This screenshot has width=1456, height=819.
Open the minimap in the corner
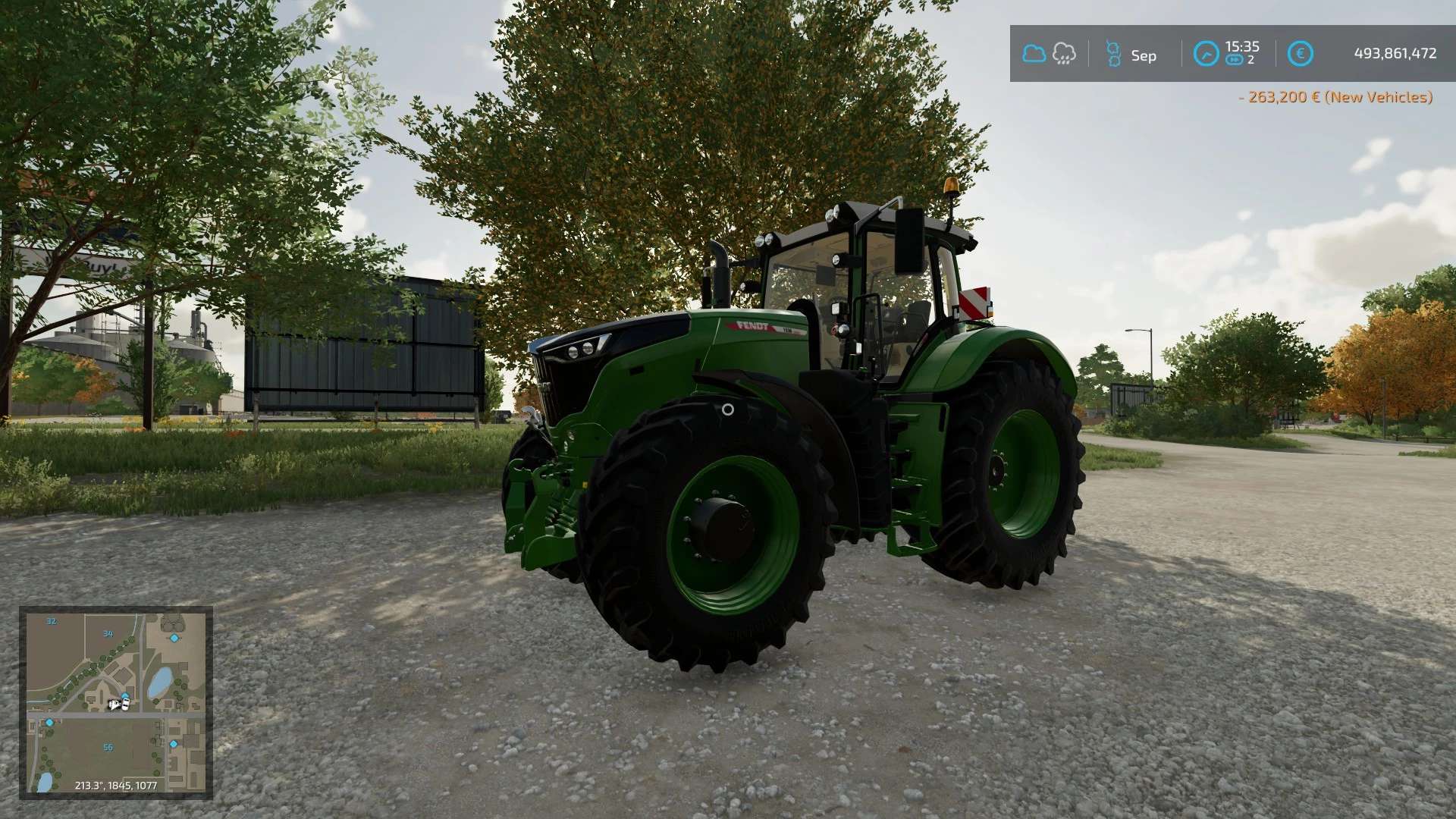[x=116, y=702]
